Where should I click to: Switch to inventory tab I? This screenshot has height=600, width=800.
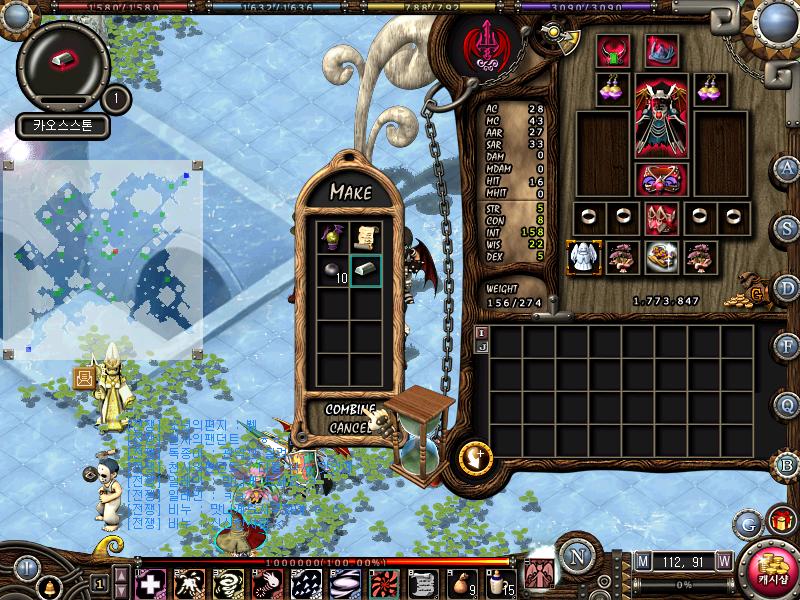point(481,332)
